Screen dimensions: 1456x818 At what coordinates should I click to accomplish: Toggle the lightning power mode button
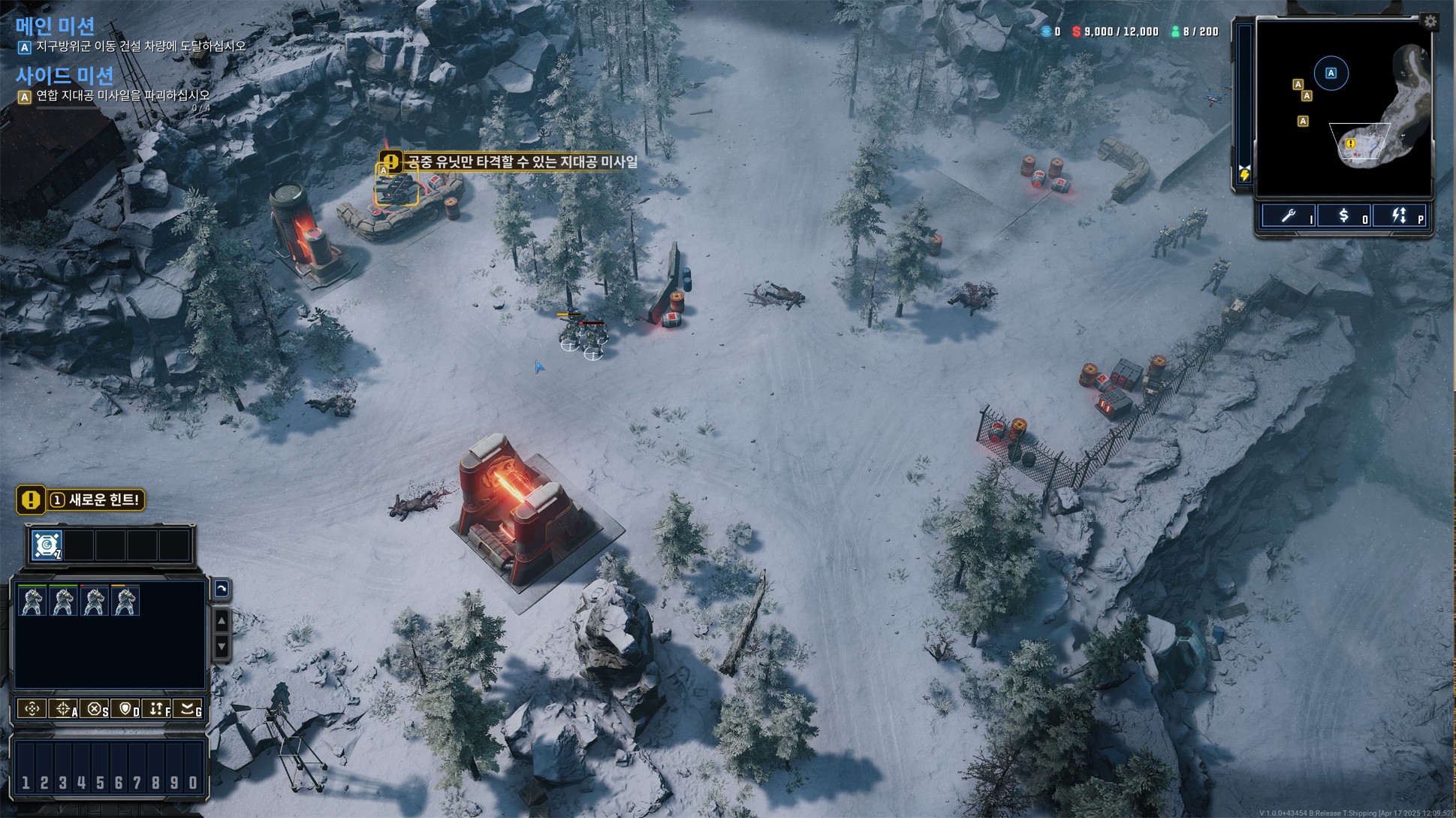(1399, 216)
